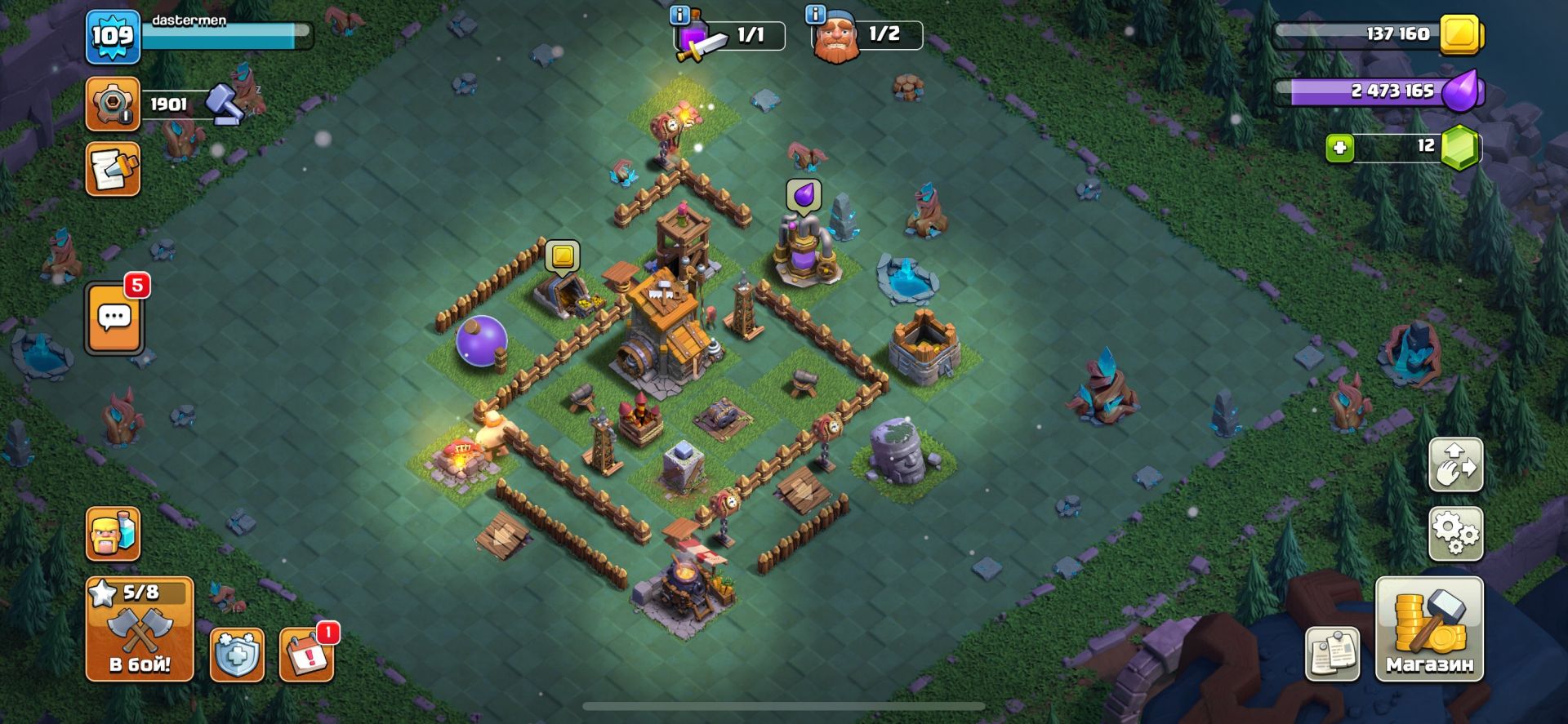1568x724 pixels.
Task: Open the layout editor hand button
Action: click(1455, 464)
